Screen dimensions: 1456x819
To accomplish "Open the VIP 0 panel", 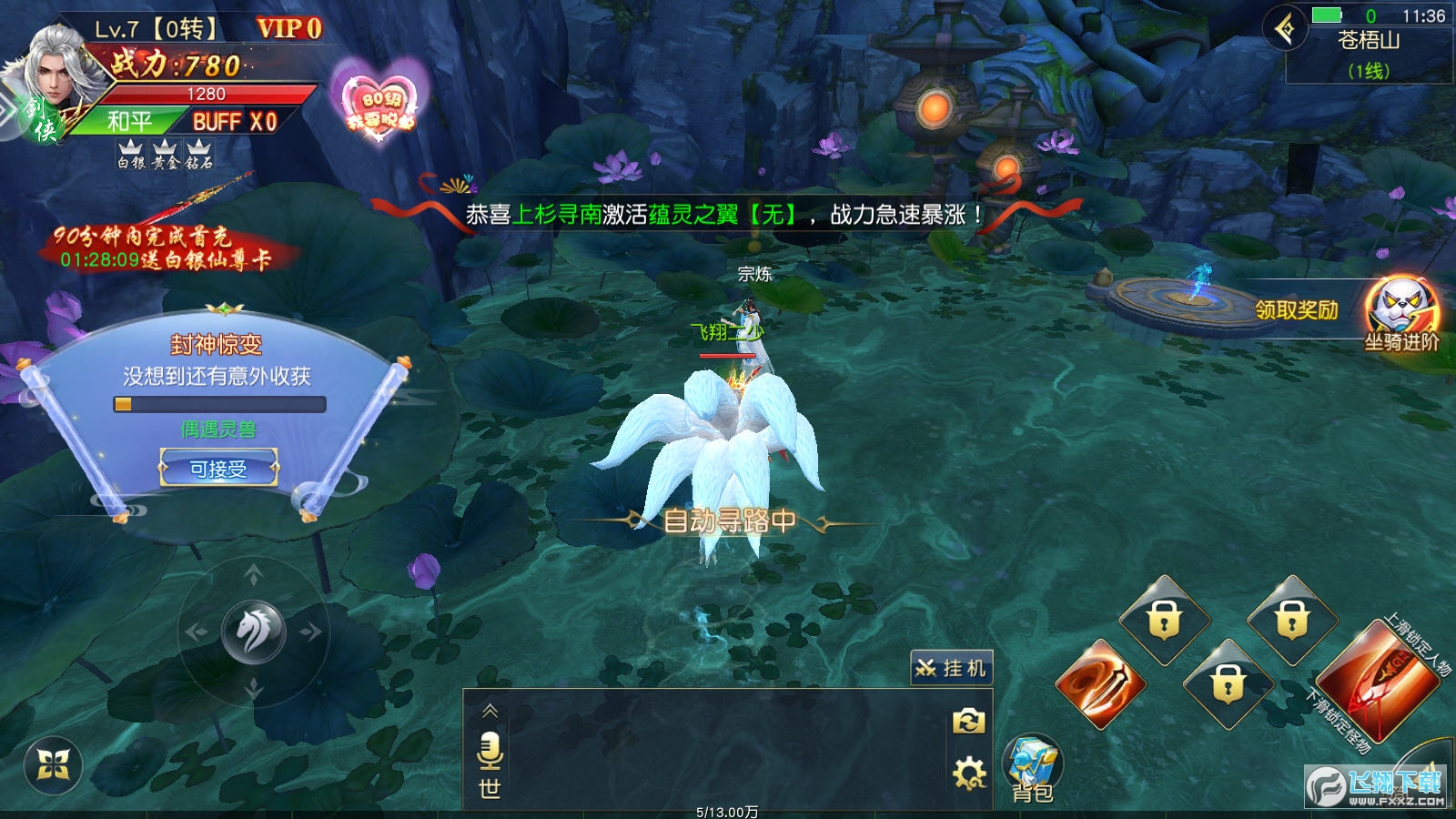I will click(289, 29).
